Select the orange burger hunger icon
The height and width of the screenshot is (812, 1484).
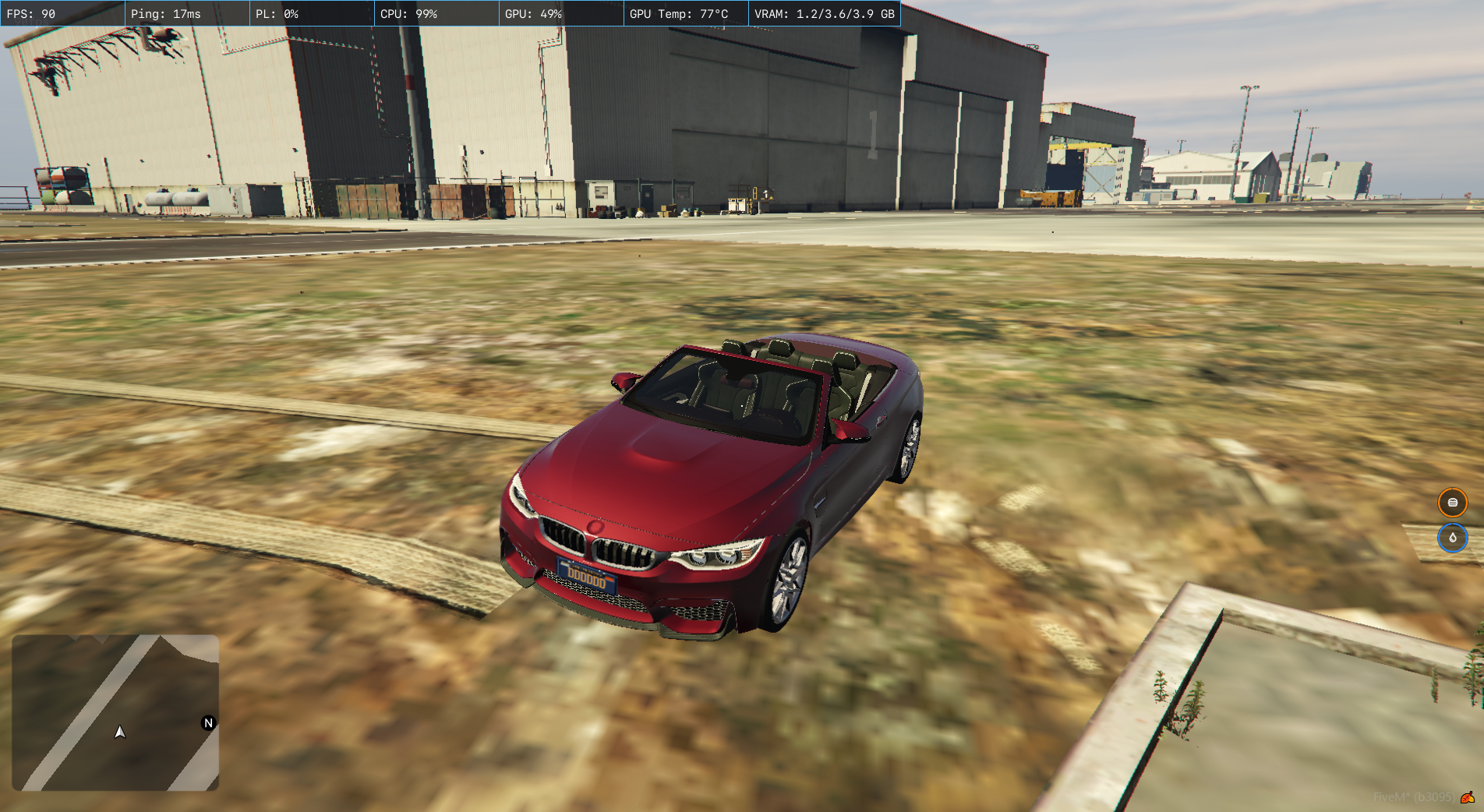coord(1452,503)
